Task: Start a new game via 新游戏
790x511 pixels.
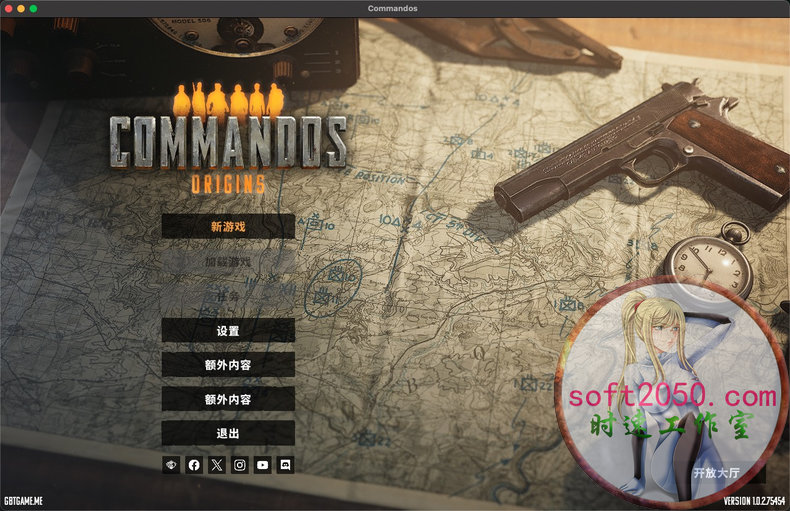Action: tap(228, 226)
